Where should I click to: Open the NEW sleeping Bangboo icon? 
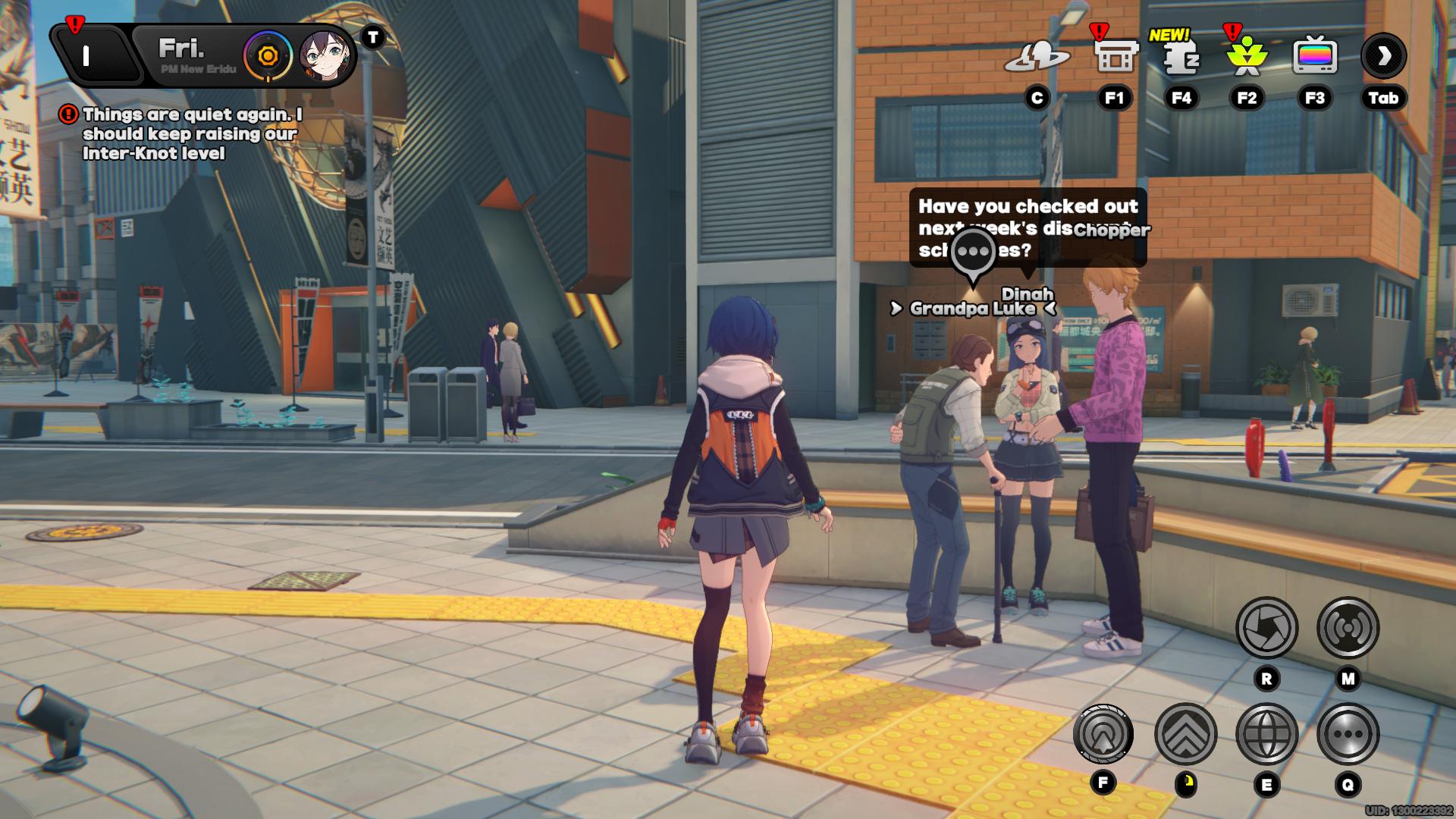coord(1181,57)
